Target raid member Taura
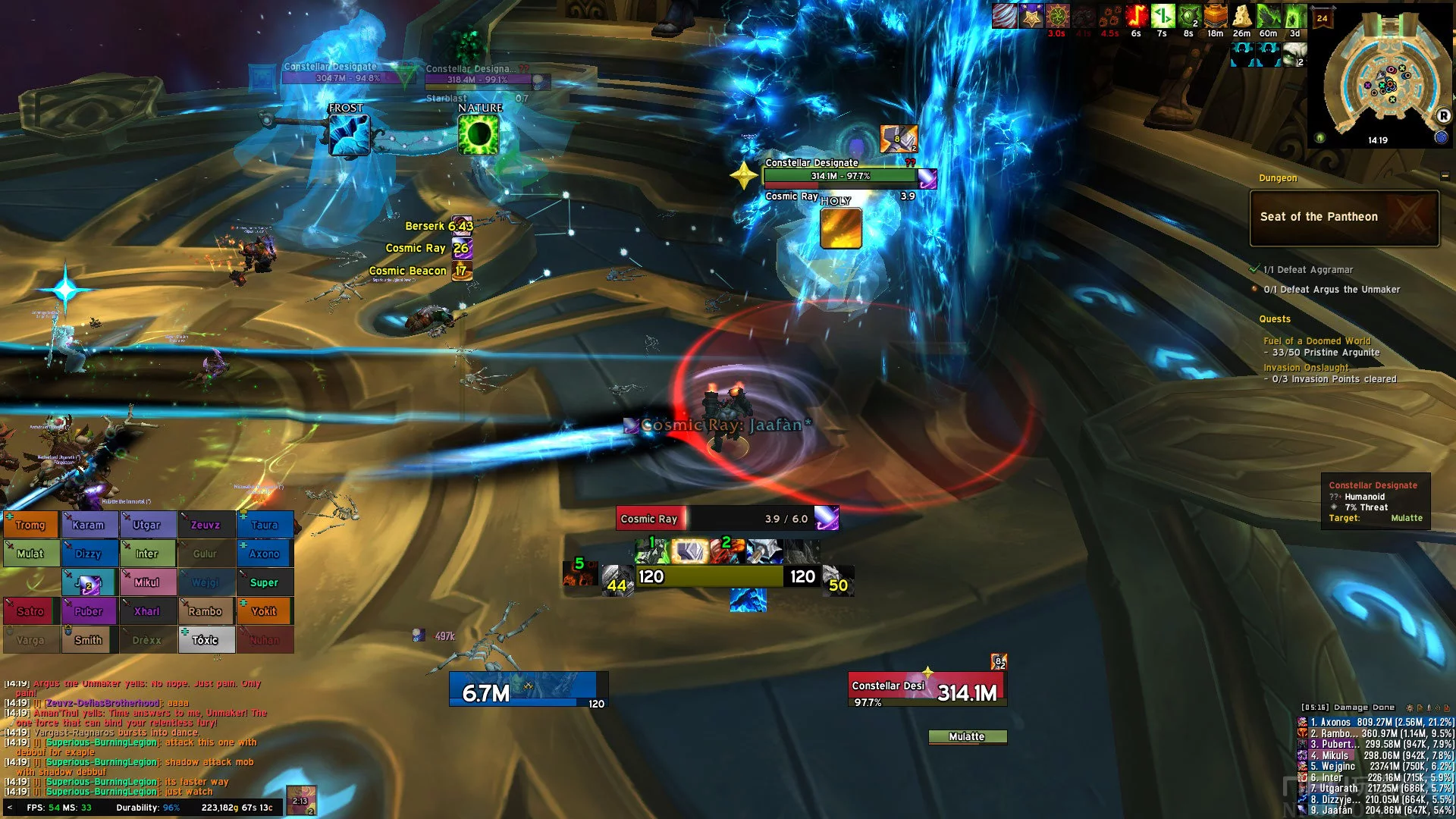The width and height of the screenshot is (1456, 819). pyautogui.click(x=265, y=525)
